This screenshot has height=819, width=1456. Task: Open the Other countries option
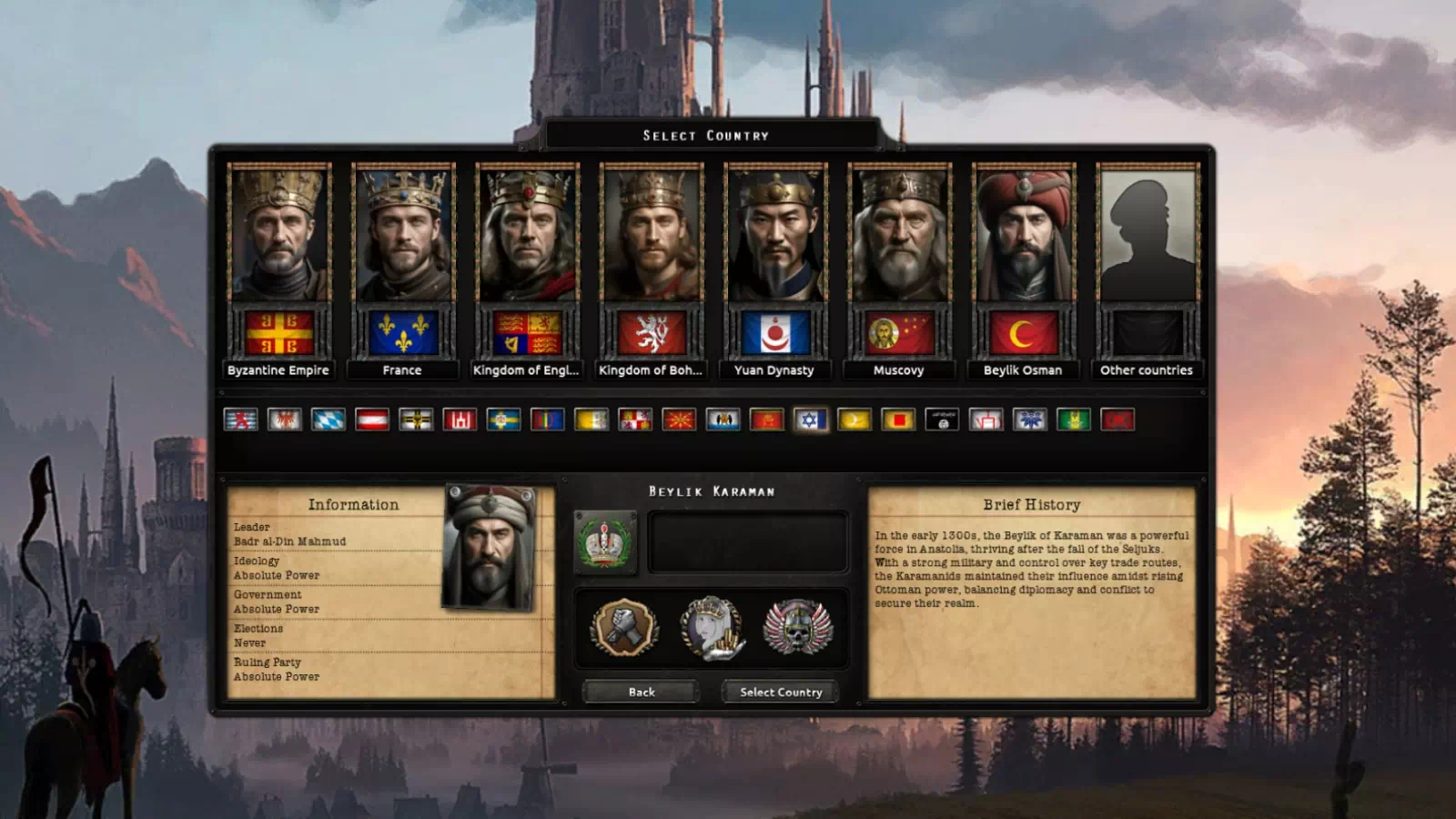click(x=1147, y=235)
